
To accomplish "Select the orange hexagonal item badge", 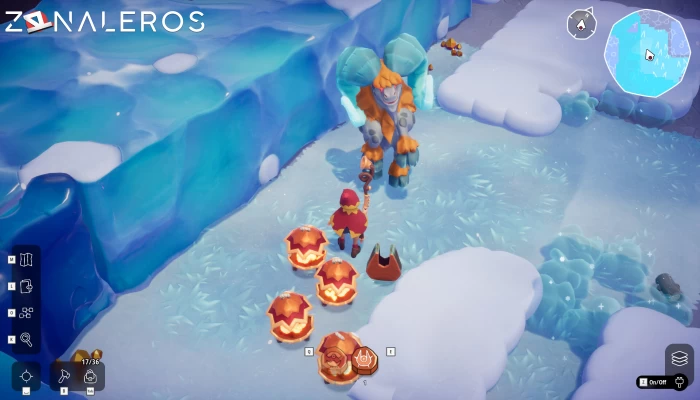I will click(x=365, y=359).
